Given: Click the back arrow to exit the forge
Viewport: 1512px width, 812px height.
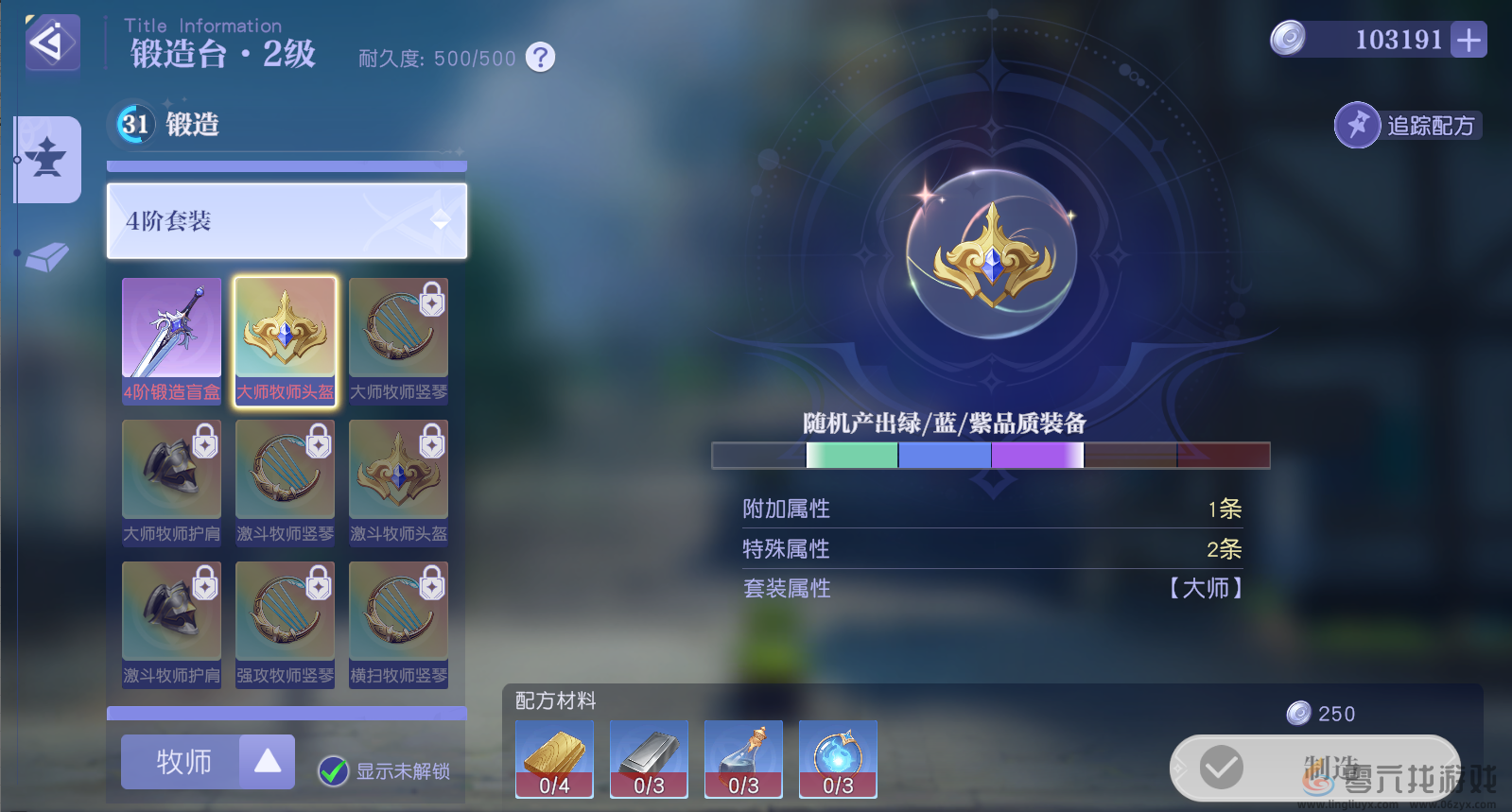Looking at the screenshot, I should [x=52, y=43].
